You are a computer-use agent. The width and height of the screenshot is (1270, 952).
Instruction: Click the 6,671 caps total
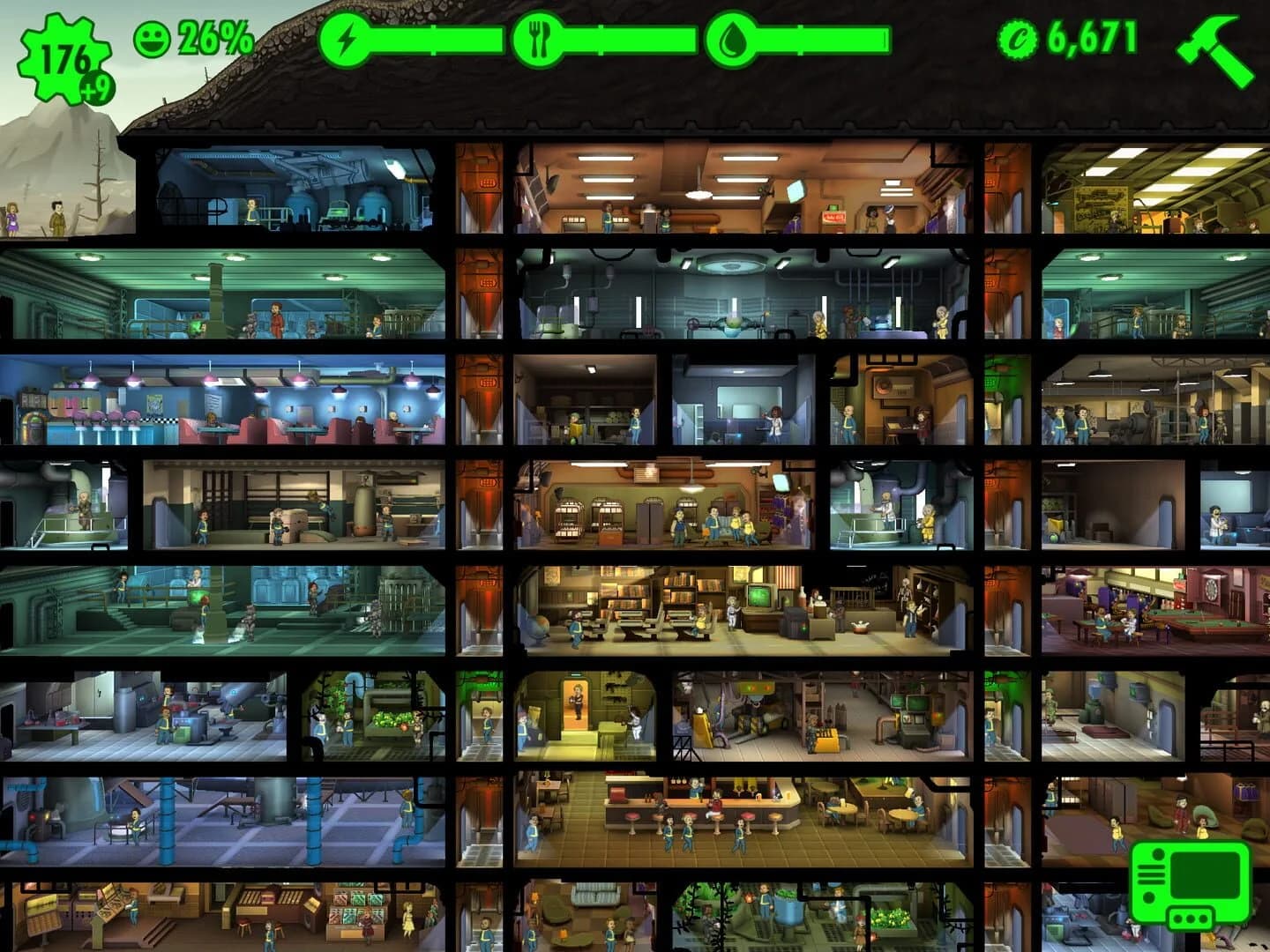1094,37
